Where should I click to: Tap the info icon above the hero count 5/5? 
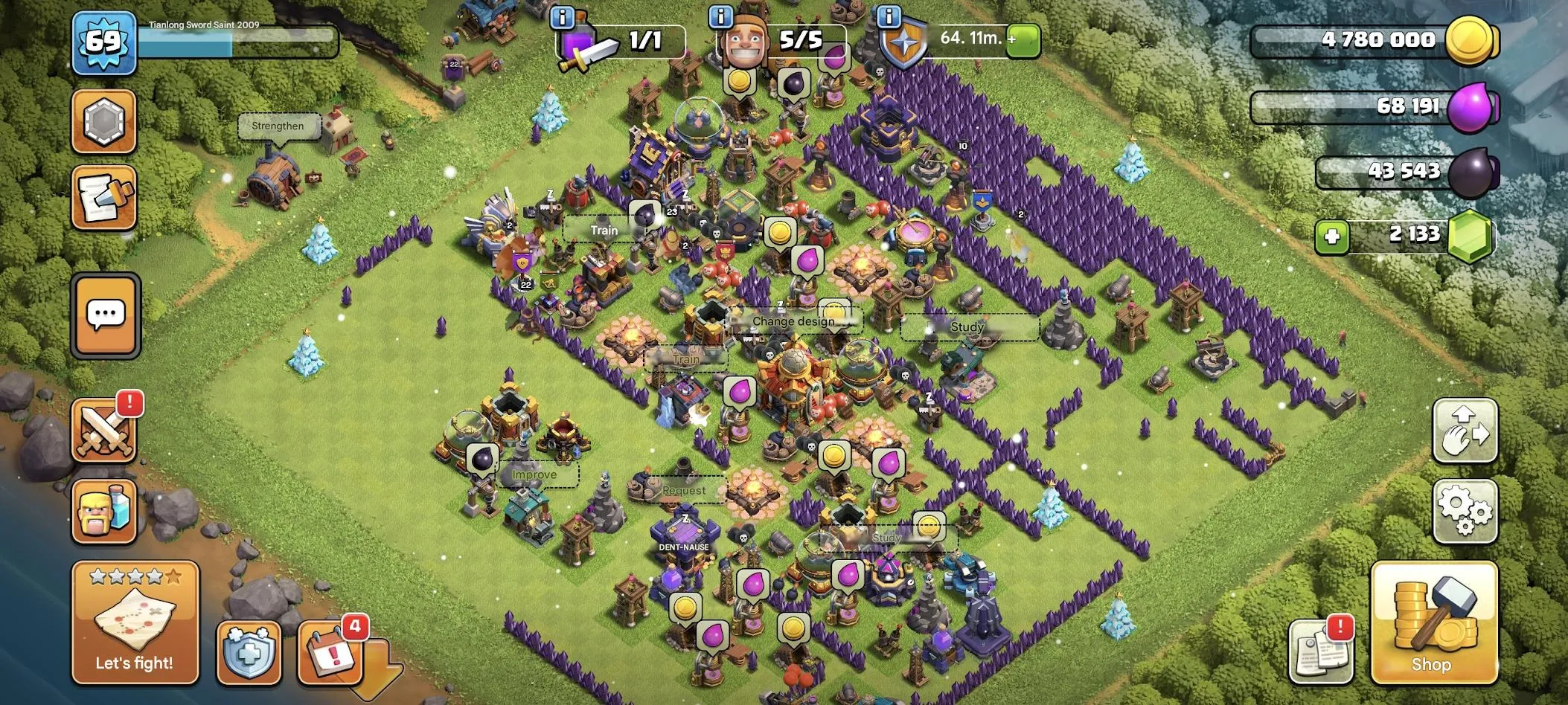click(720, 15)
